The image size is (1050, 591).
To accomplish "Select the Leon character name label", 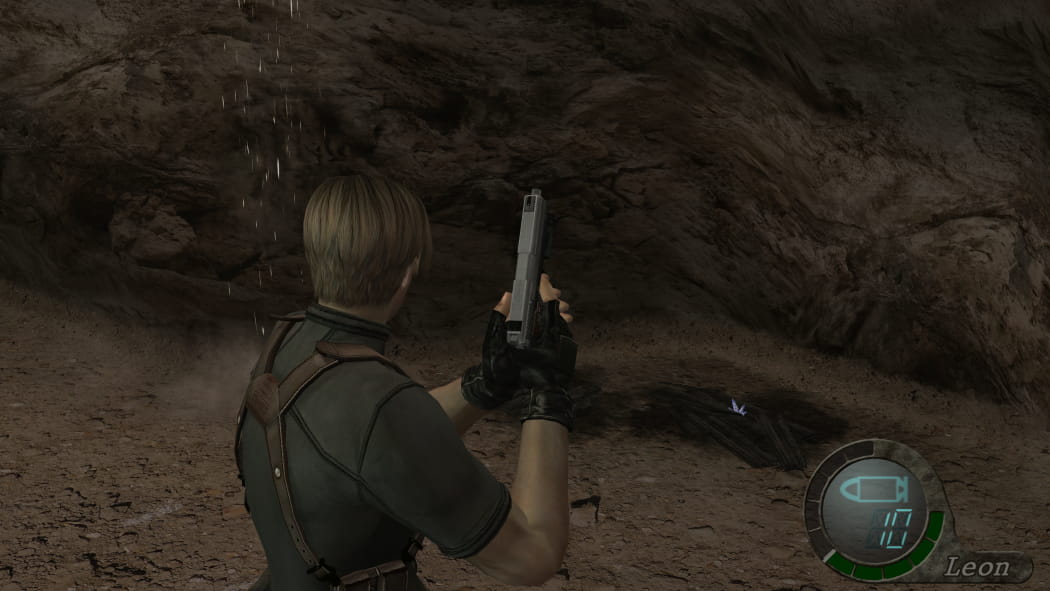I will (x=975, y=568).
